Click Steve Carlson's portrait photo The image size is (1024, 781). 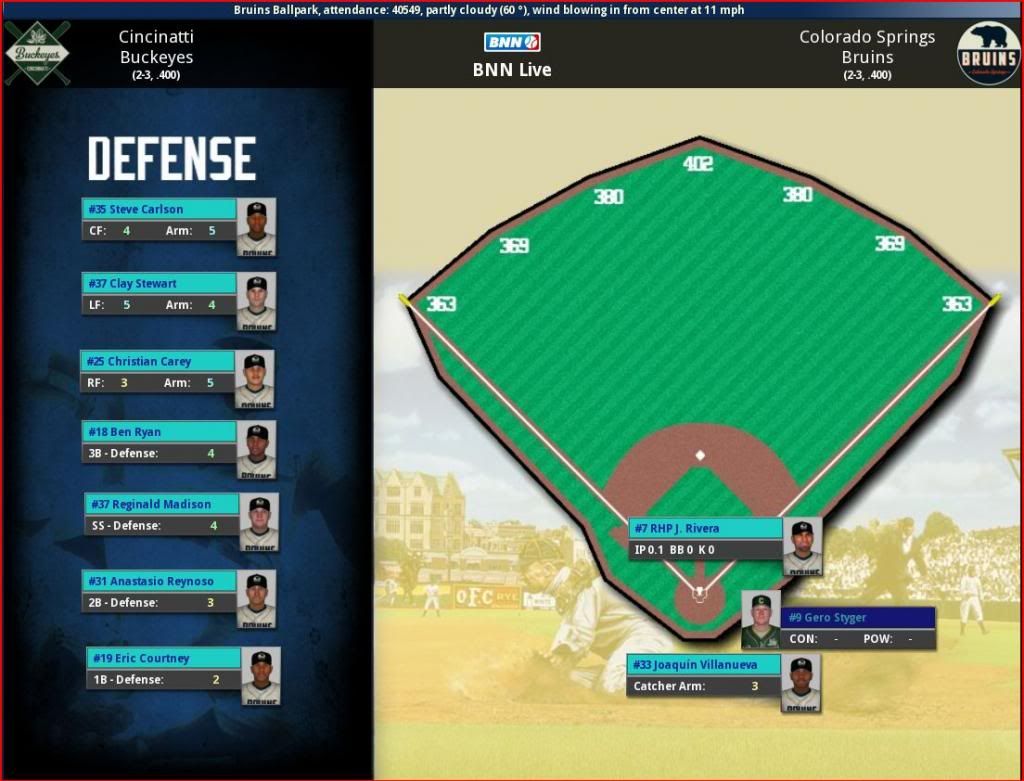(256, 226)
